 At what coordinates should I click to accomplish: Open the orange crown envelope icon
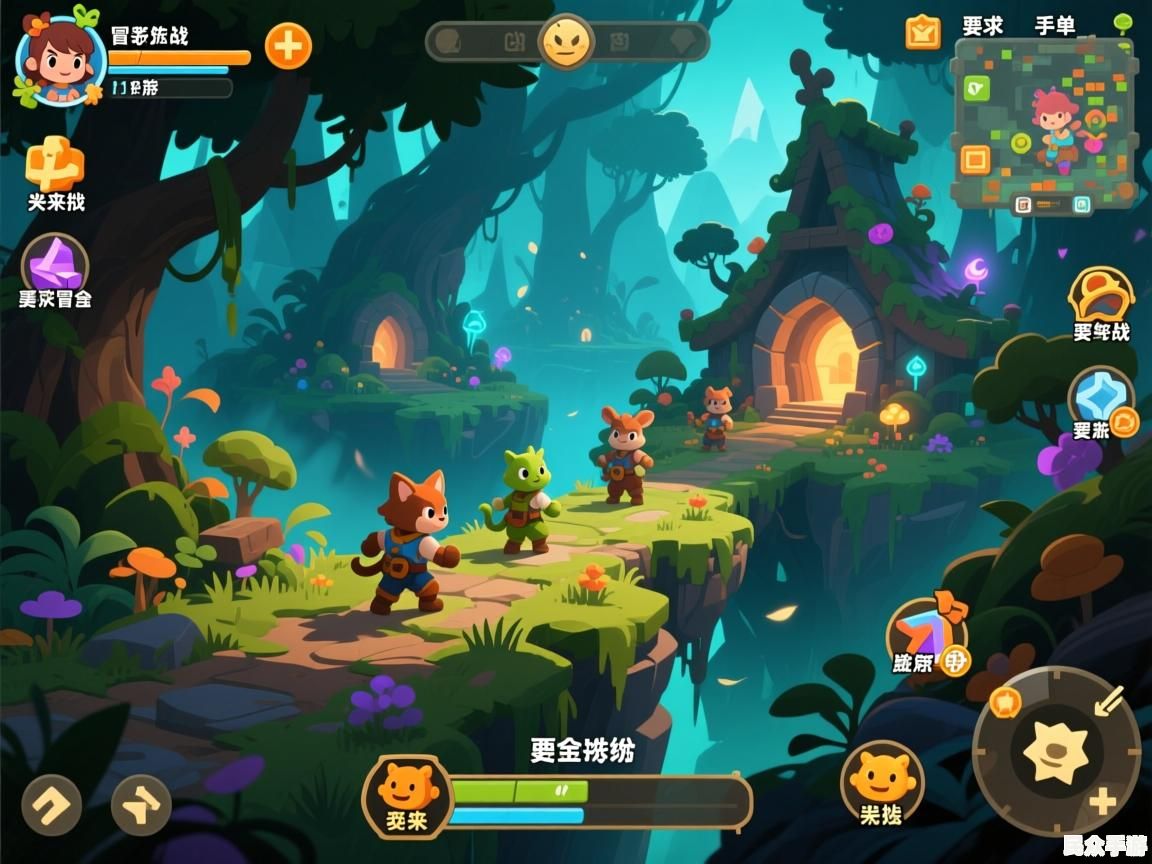point(923,32)
